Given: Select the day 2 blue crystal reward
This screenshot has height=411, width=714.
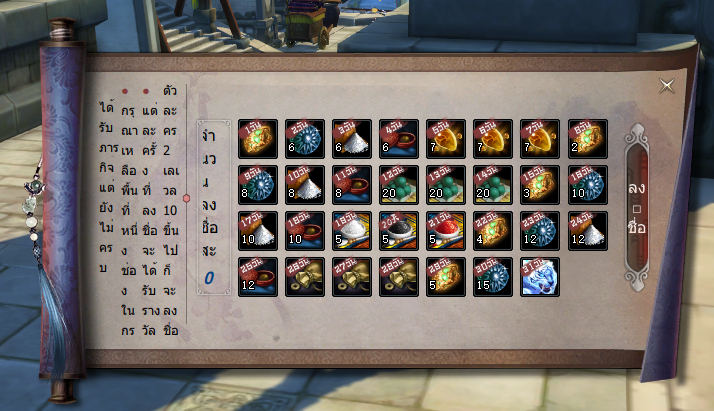Looking at the screenshot, I should coord(304,138).
